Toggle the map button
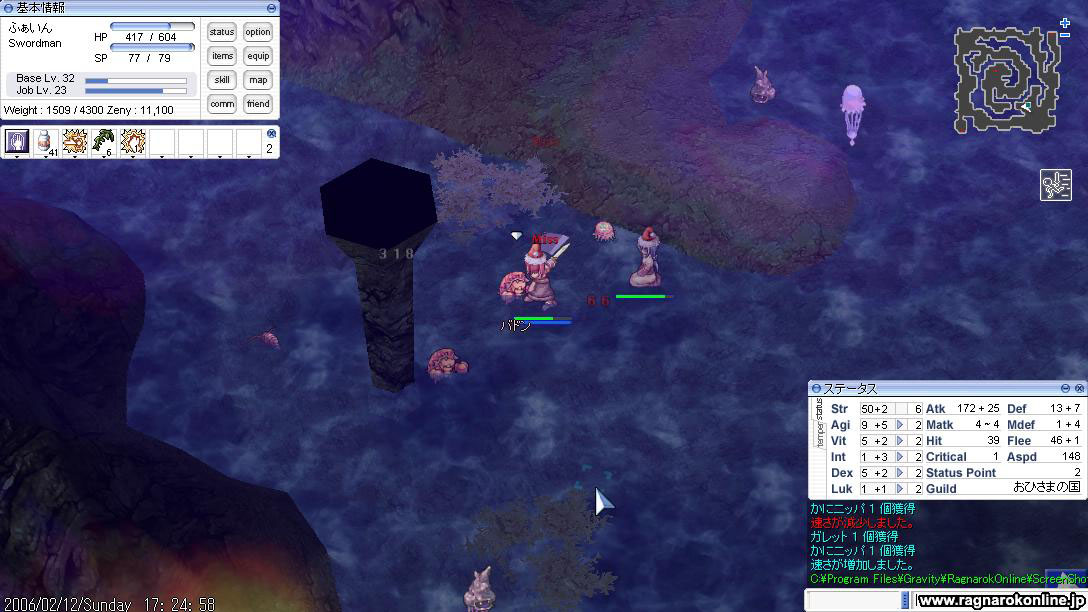1088x612 pixels. (x=258, y=80)
